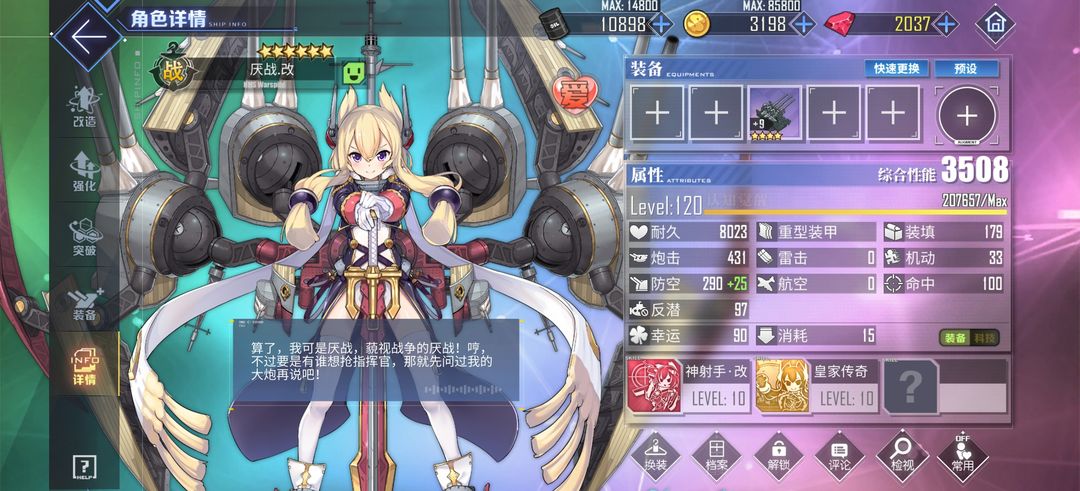View the 皇家传奇 skill

(x=817, y=386)
